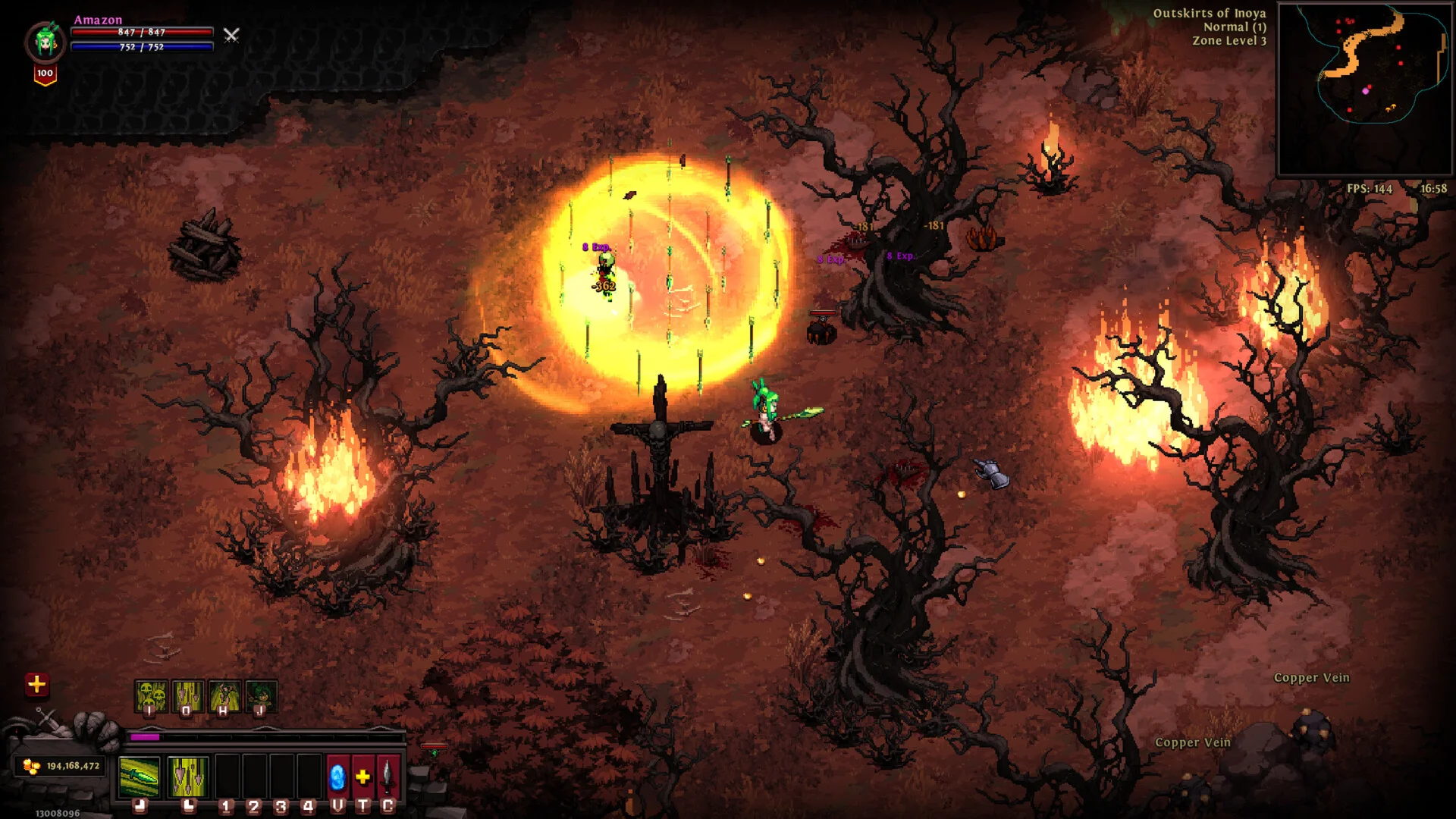Viewport: 1456px width, 819px height.
Task: Activate the dark green-haired character skill
Action: [x=261, y=696]
